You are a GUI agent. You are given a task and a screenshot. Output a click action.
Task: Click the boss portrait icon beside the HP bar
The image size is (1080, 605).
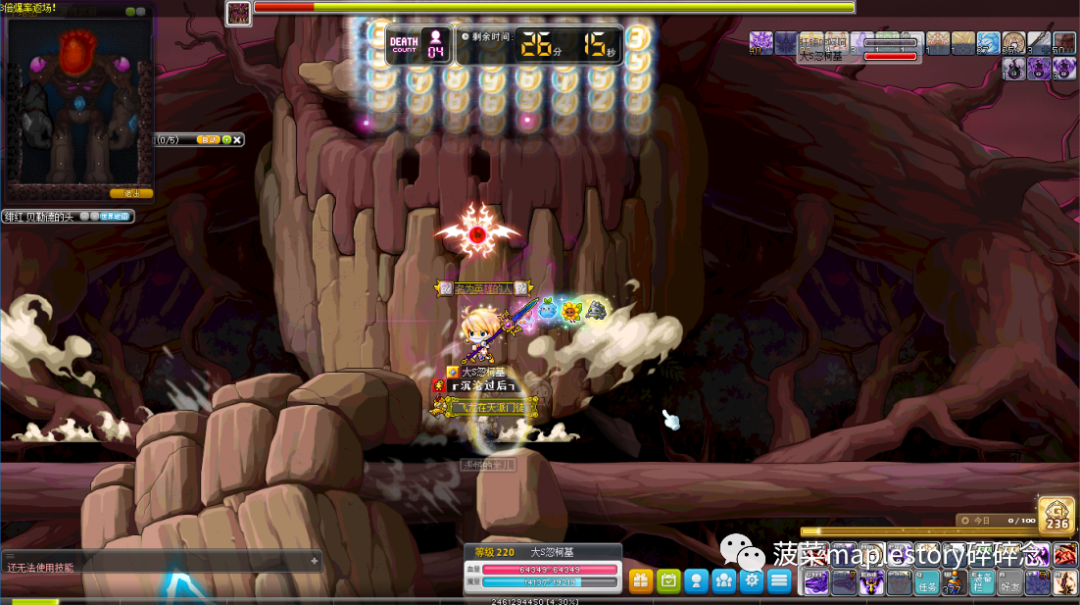(238, 13)
